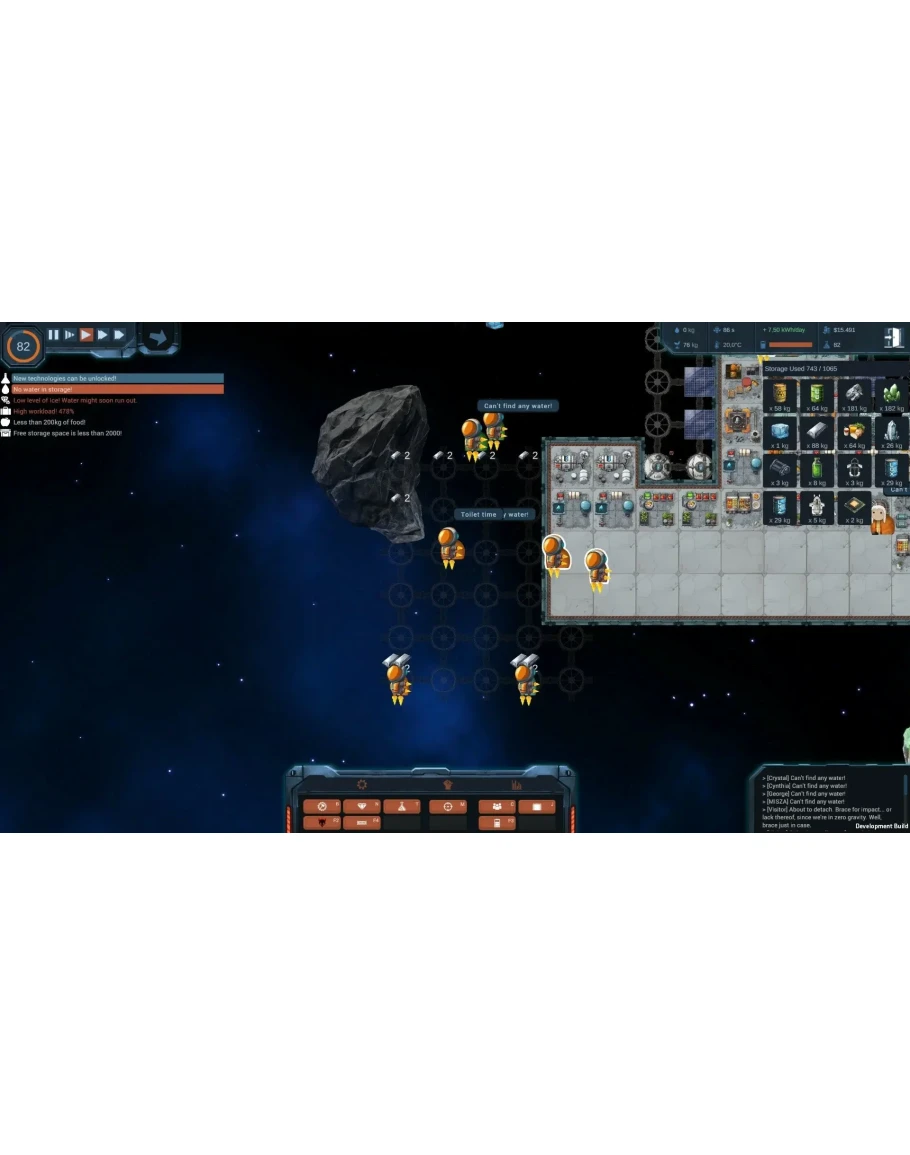
Task: Choose the ice cube storage slot
Action: point(780,434)
